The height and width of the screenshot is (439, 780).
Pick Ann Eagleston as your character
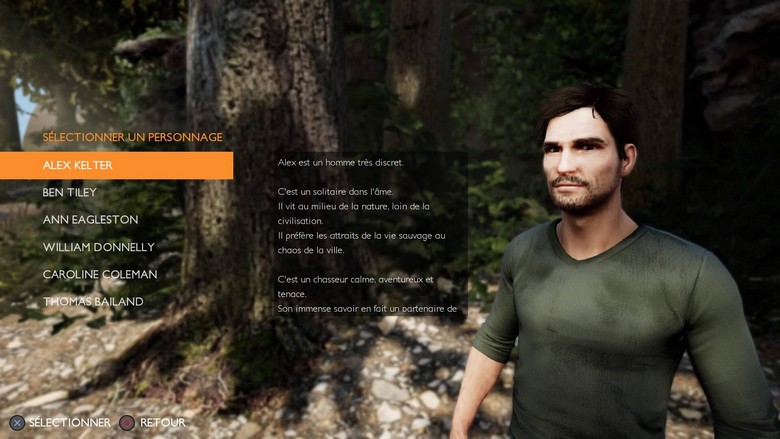90,219
